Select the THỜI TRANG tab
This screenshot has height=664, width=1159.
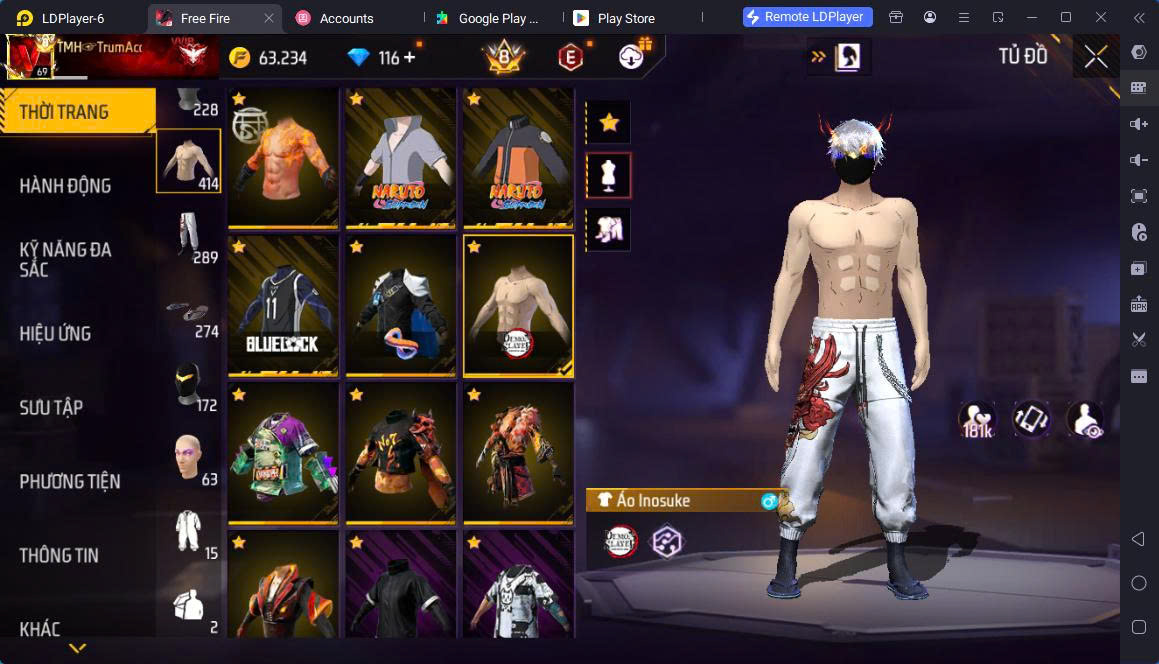pos(65,112)
